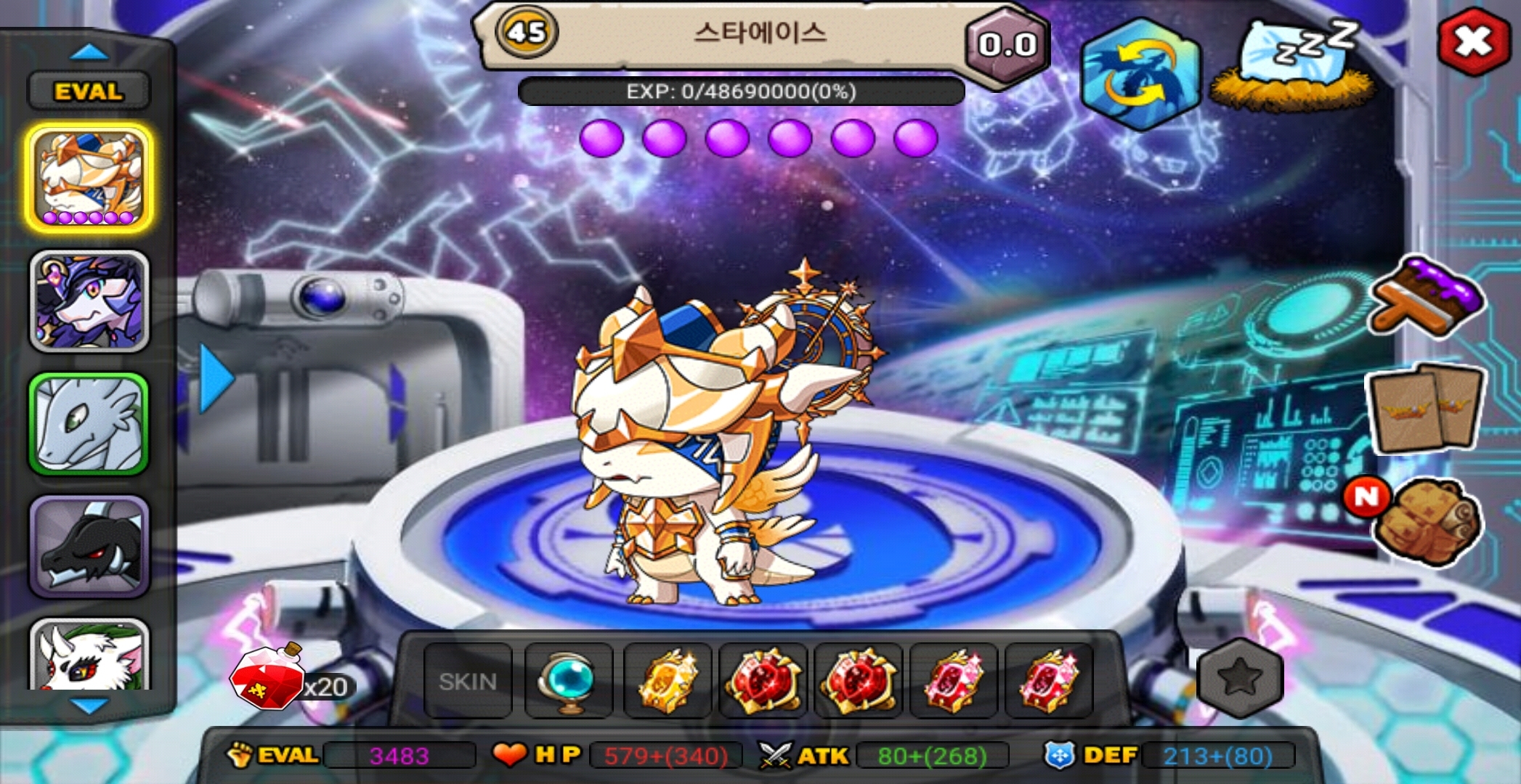Open the brown card deck icon
Screen dimensions: 1521x784
click(1425, 407)
